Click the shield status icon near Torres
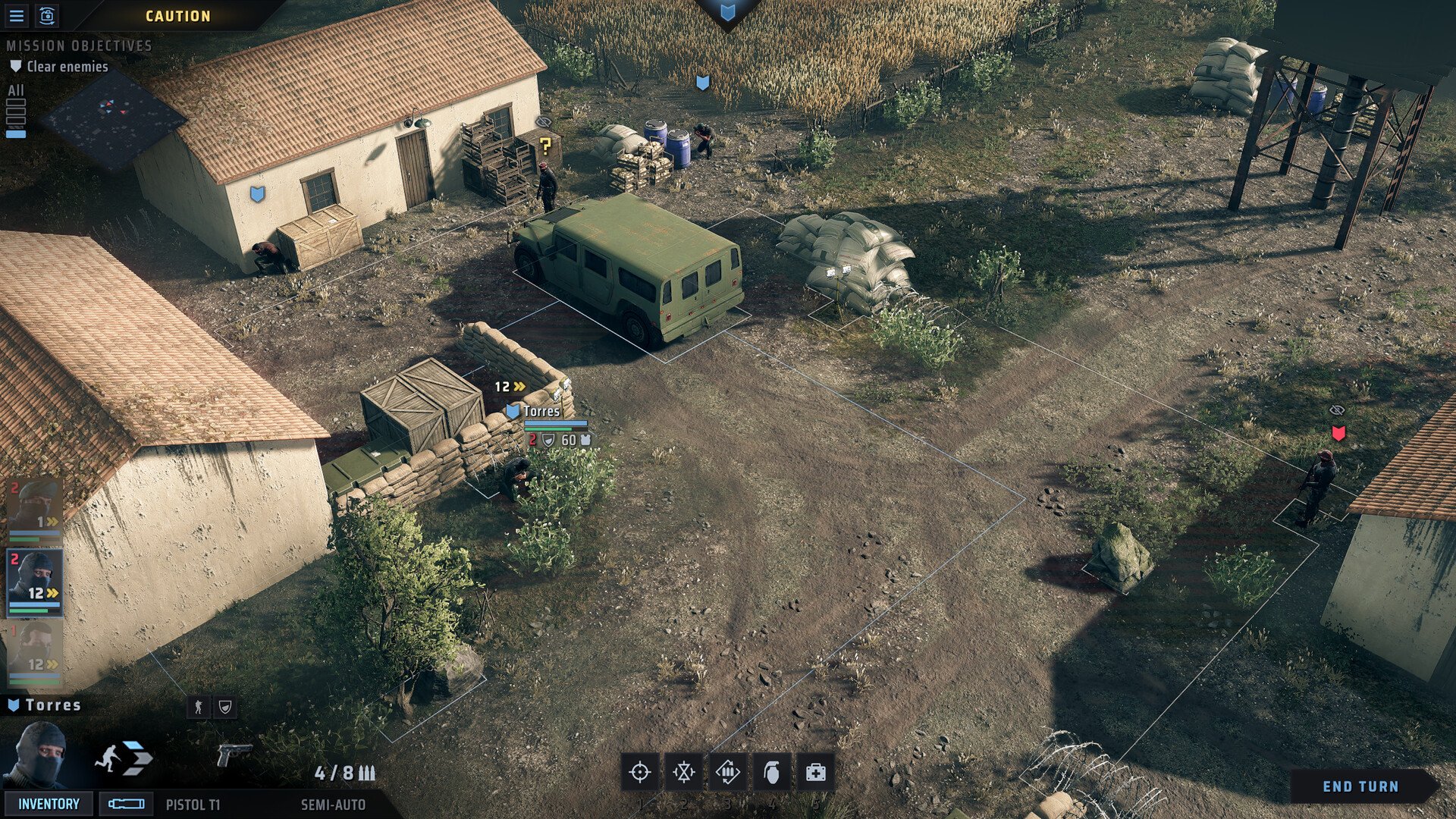Viewport: 1456px width, 819px height. (x=225, y=707)
